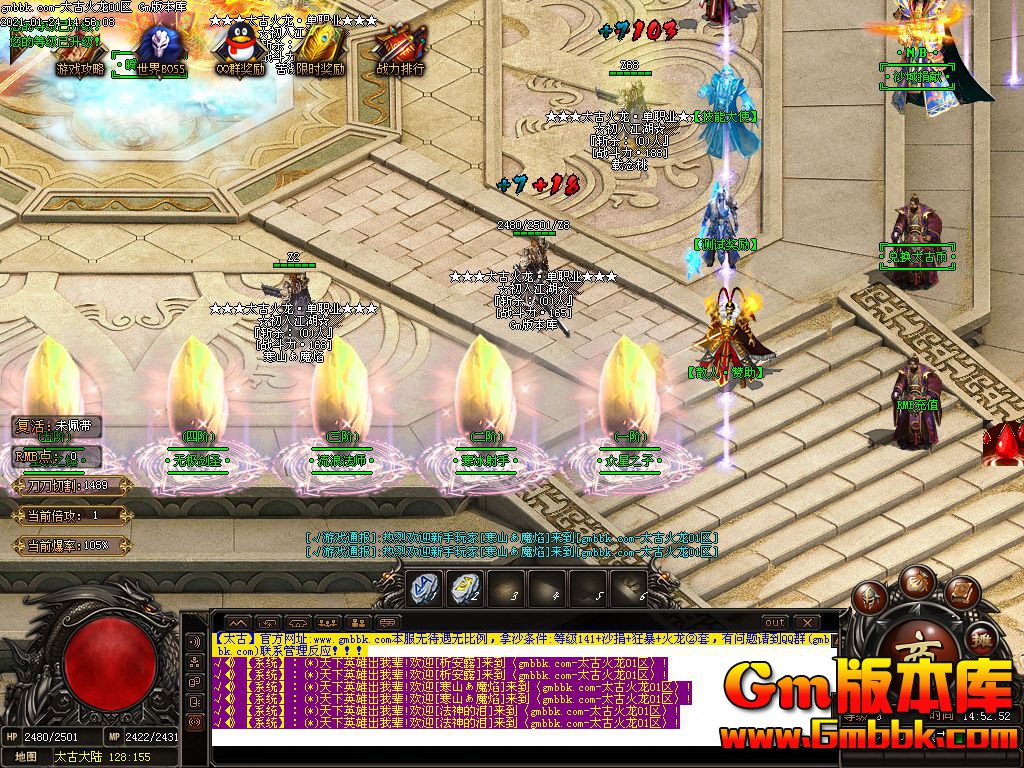This screenshot has height=768, width=1024.
Task: Open the 限时奖励 golden feather icon
Action: coord(319,49)
